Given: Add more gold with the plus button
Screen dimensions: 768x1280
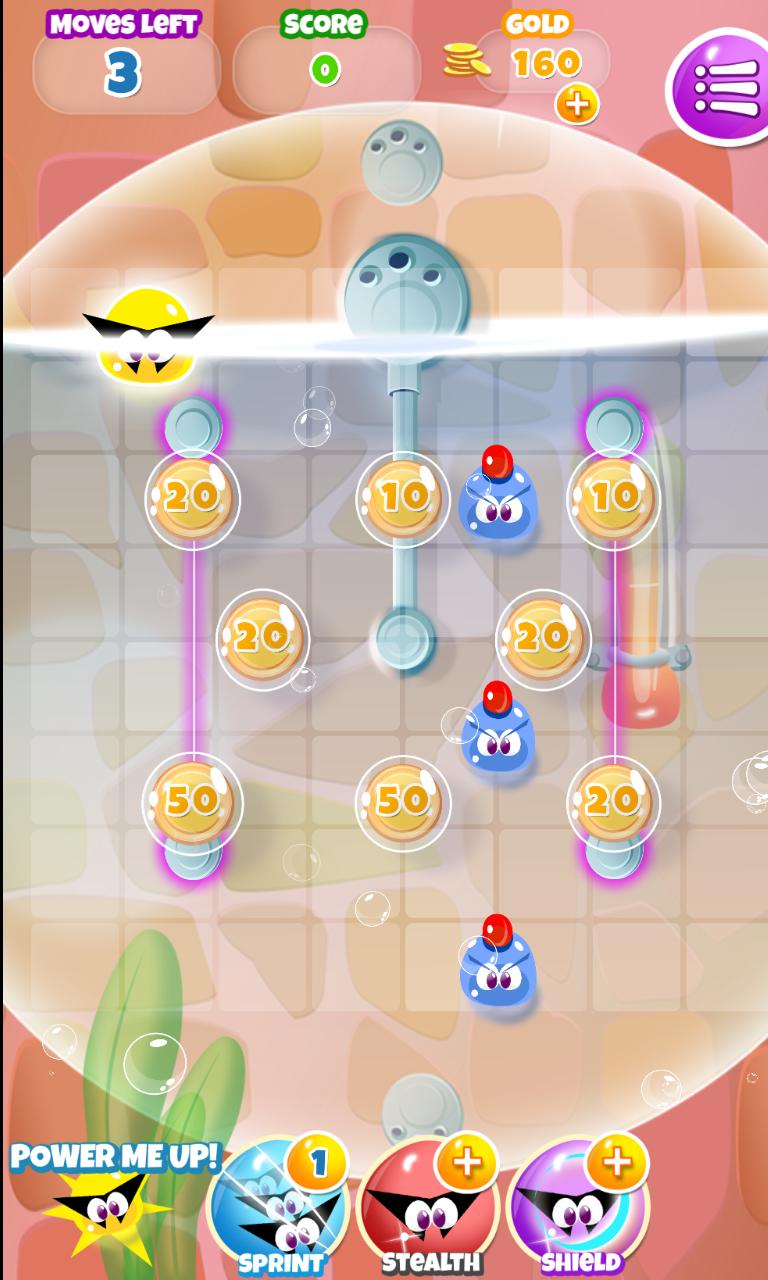Looking at the screenshot, I should click(577, 104).
